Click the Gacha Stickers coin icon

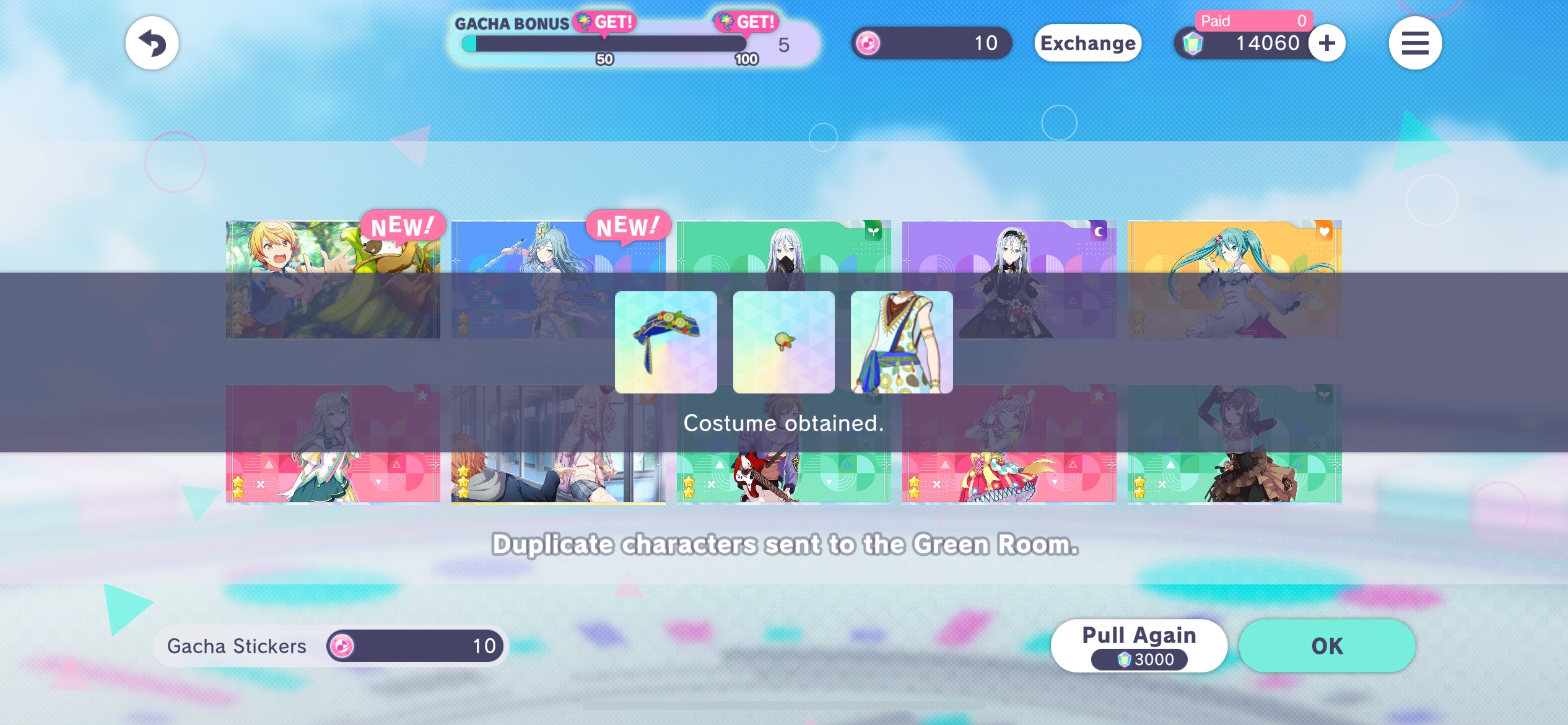point(342,646)
